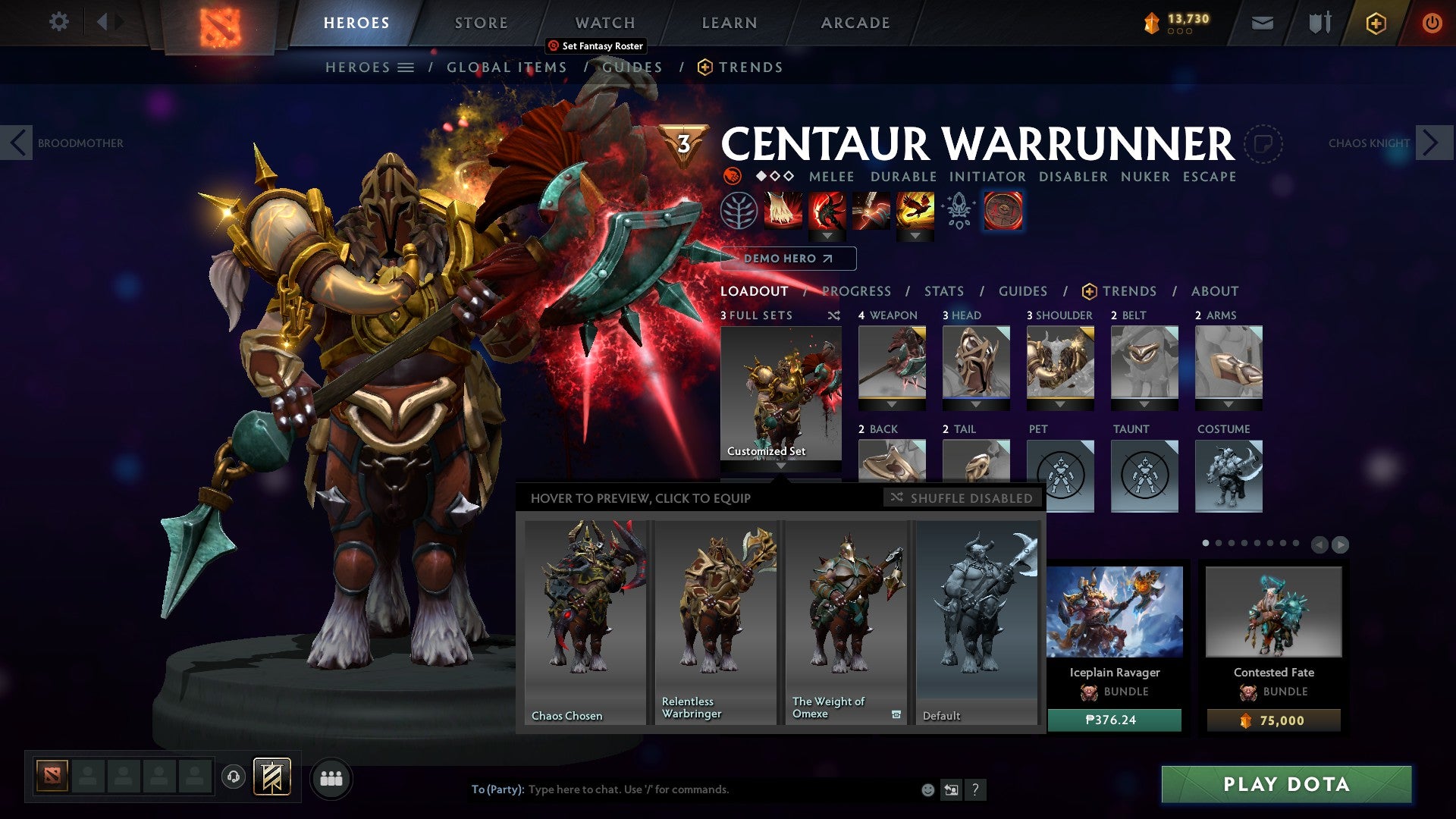Expand the Weapon slot item dropdown
Screen dimensions: 1456x819
click(892, 404)
